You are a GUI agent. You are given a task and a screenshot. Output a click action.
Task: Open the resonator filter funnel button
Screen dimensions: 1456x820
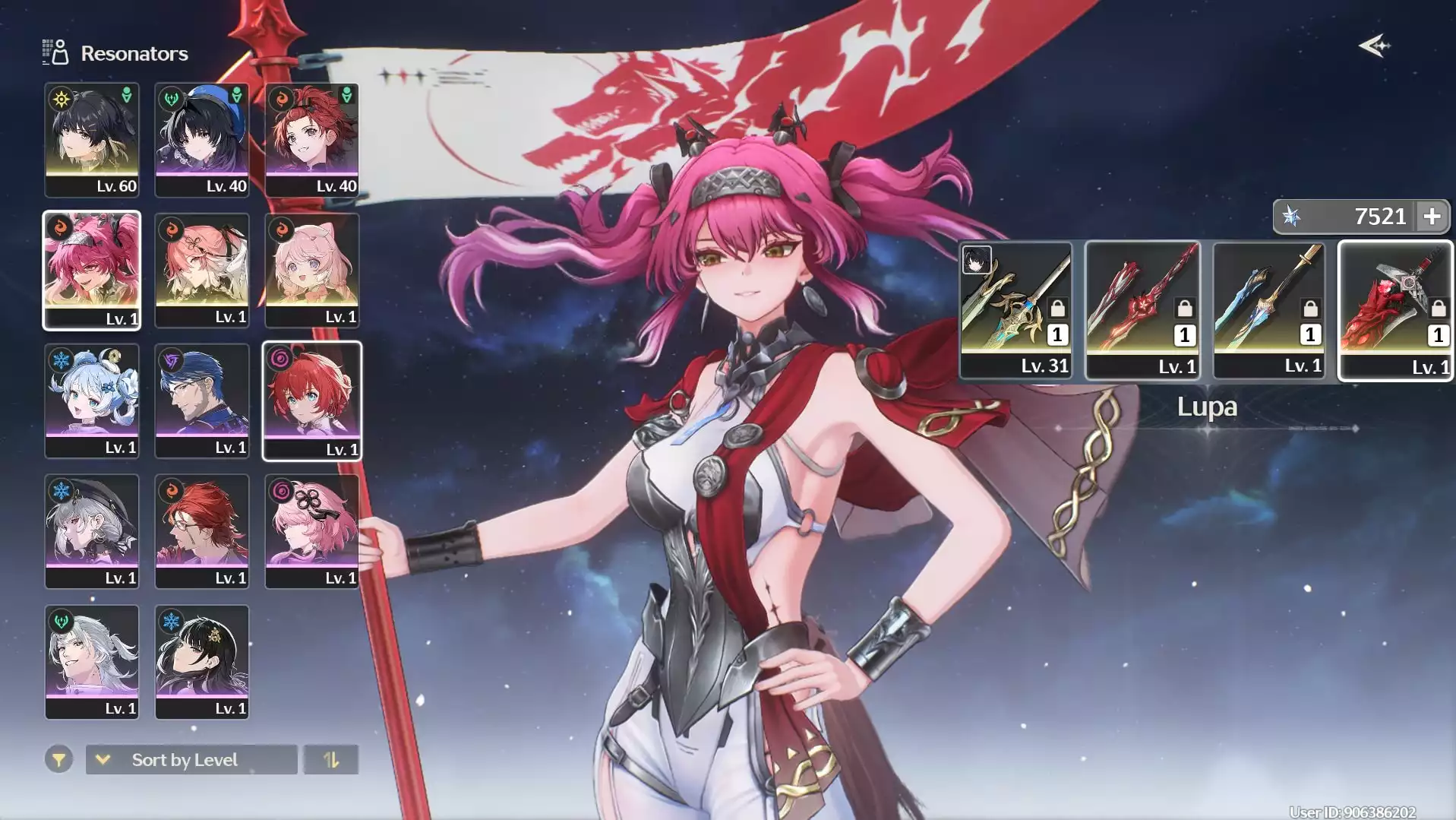pyautogui.click(x=58, y=759)
